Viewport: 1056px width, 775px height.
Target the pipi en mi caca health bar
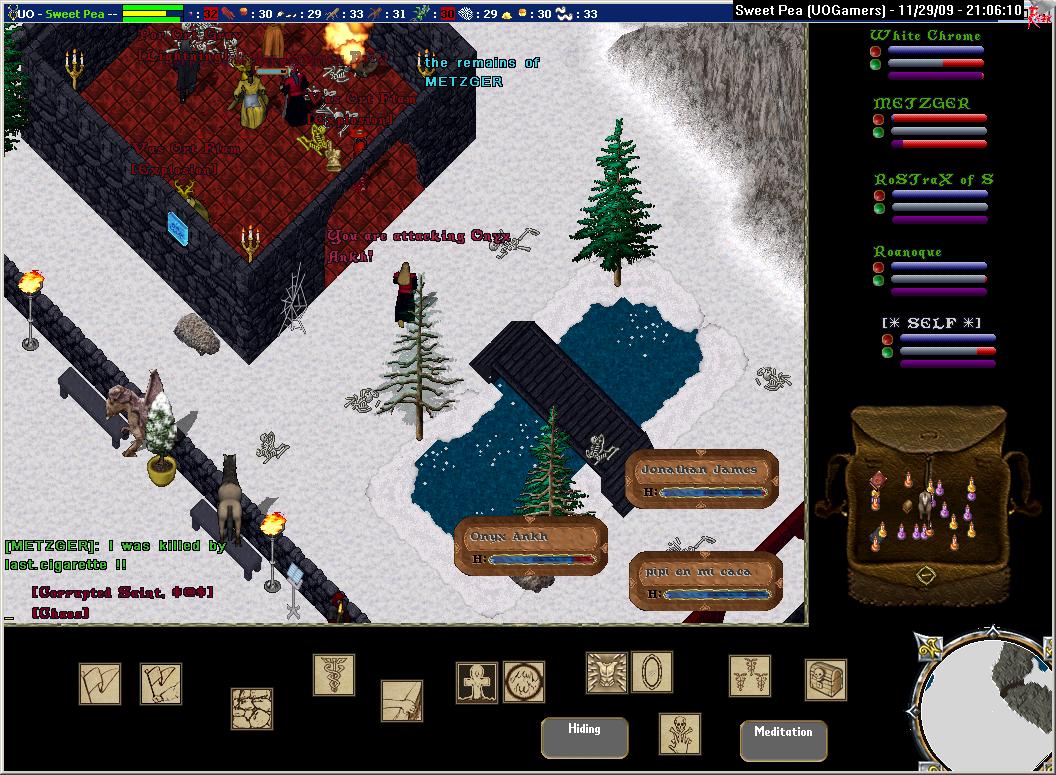[706, 581]
